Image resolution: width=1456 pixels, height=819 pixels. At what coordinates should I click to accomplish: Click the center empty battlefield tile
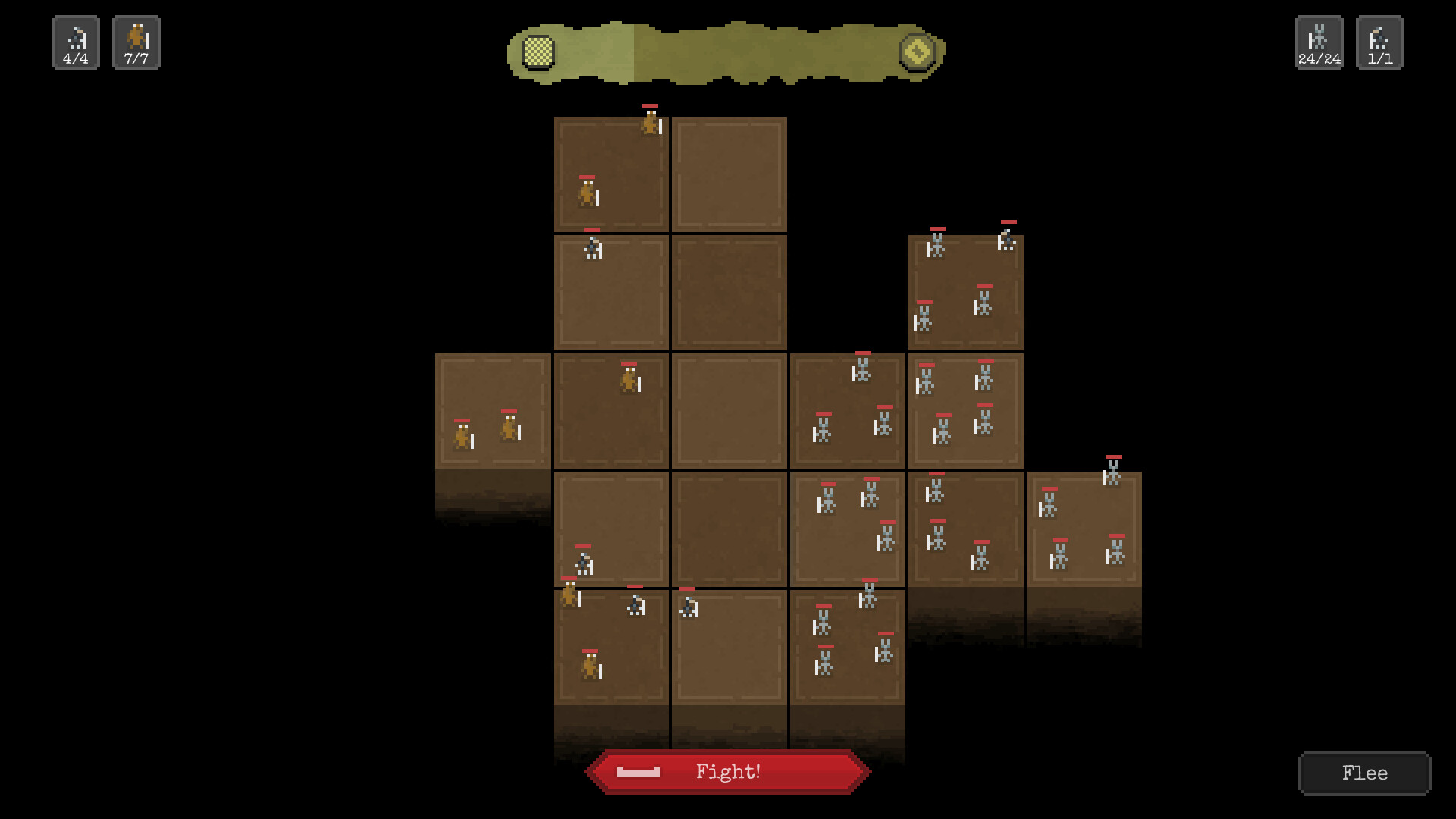pos(728,409)
